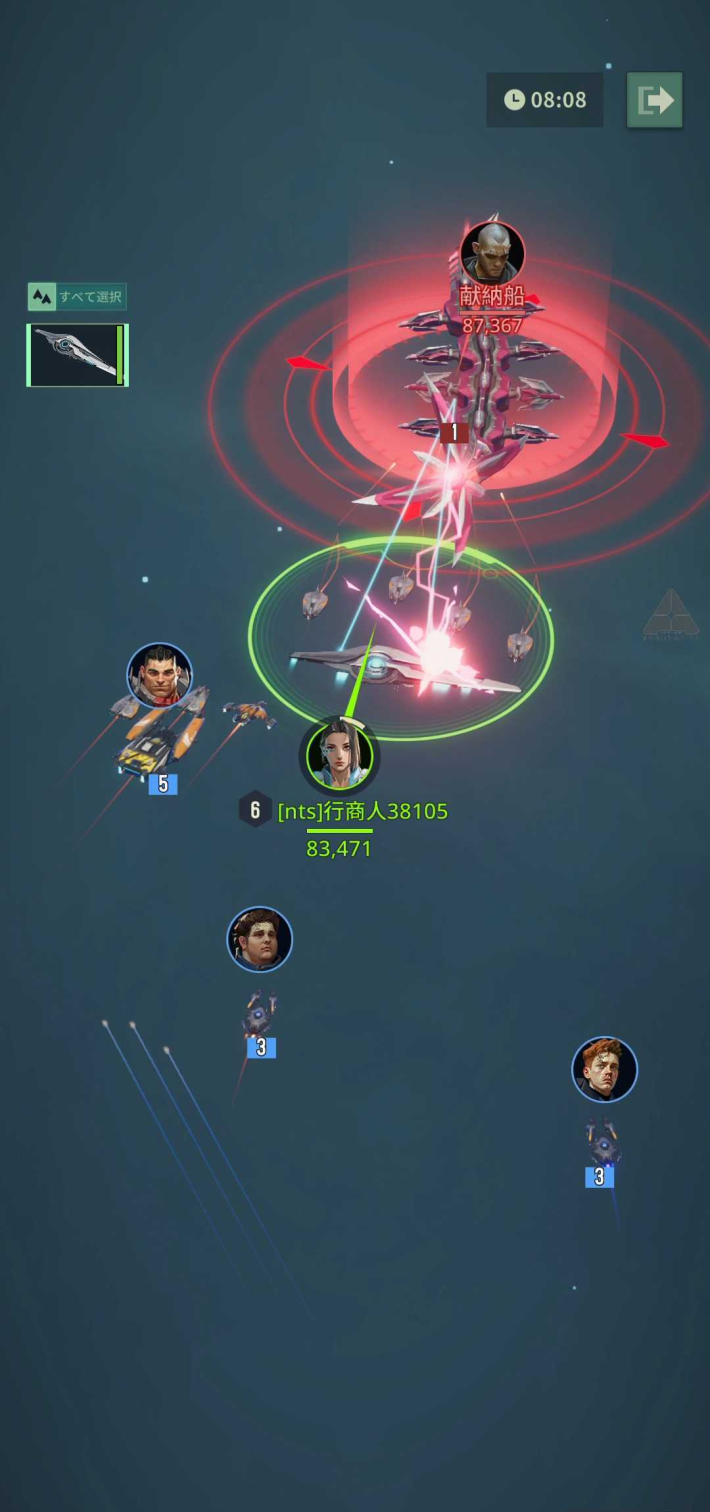Screen dimensions: 710x1512
Task: Target the 献納船 enemy commander portrait
Action: click(x=492, y=254)
